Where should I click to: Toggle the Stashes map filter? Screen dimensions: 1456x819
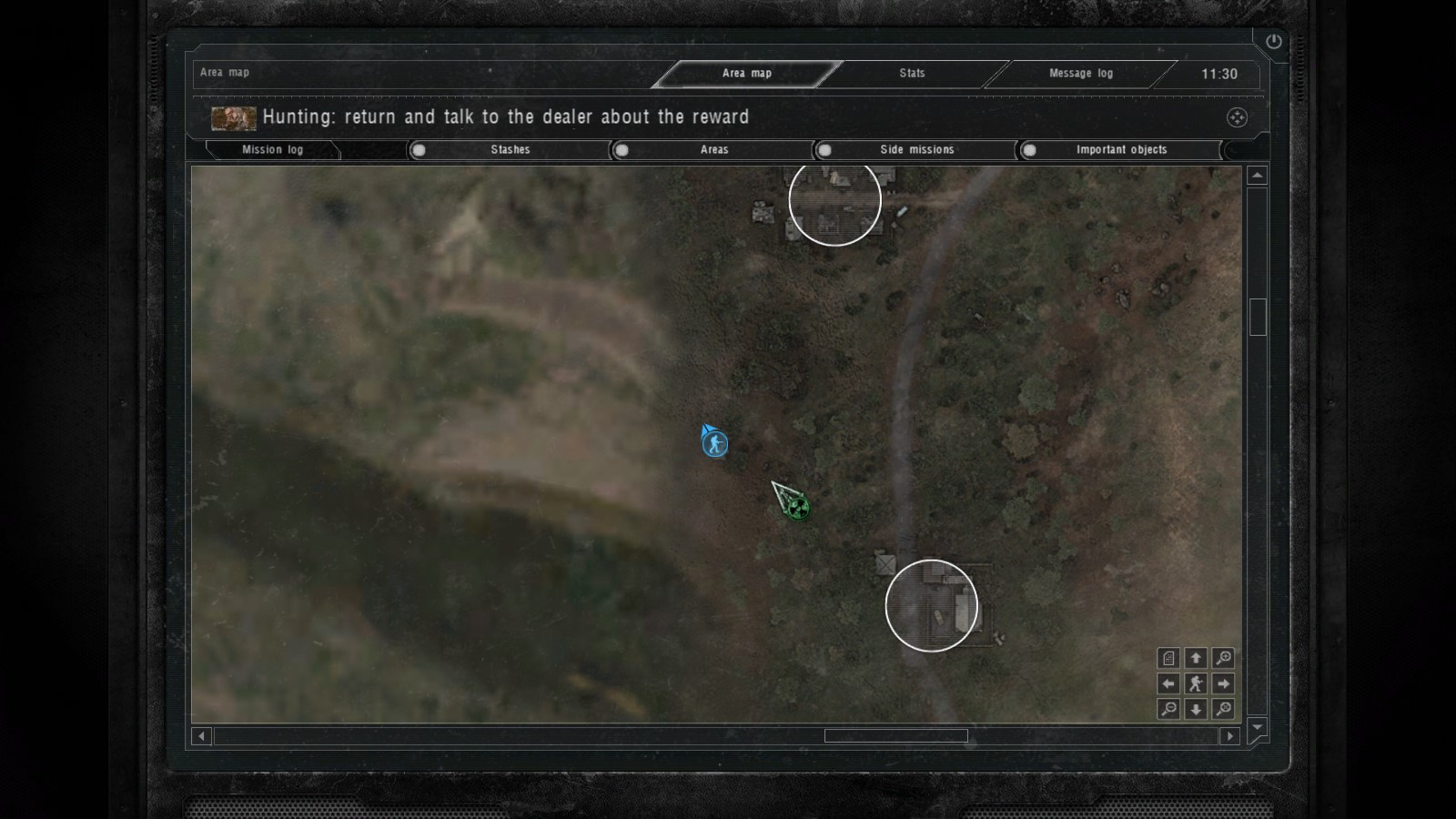point(419,150)
